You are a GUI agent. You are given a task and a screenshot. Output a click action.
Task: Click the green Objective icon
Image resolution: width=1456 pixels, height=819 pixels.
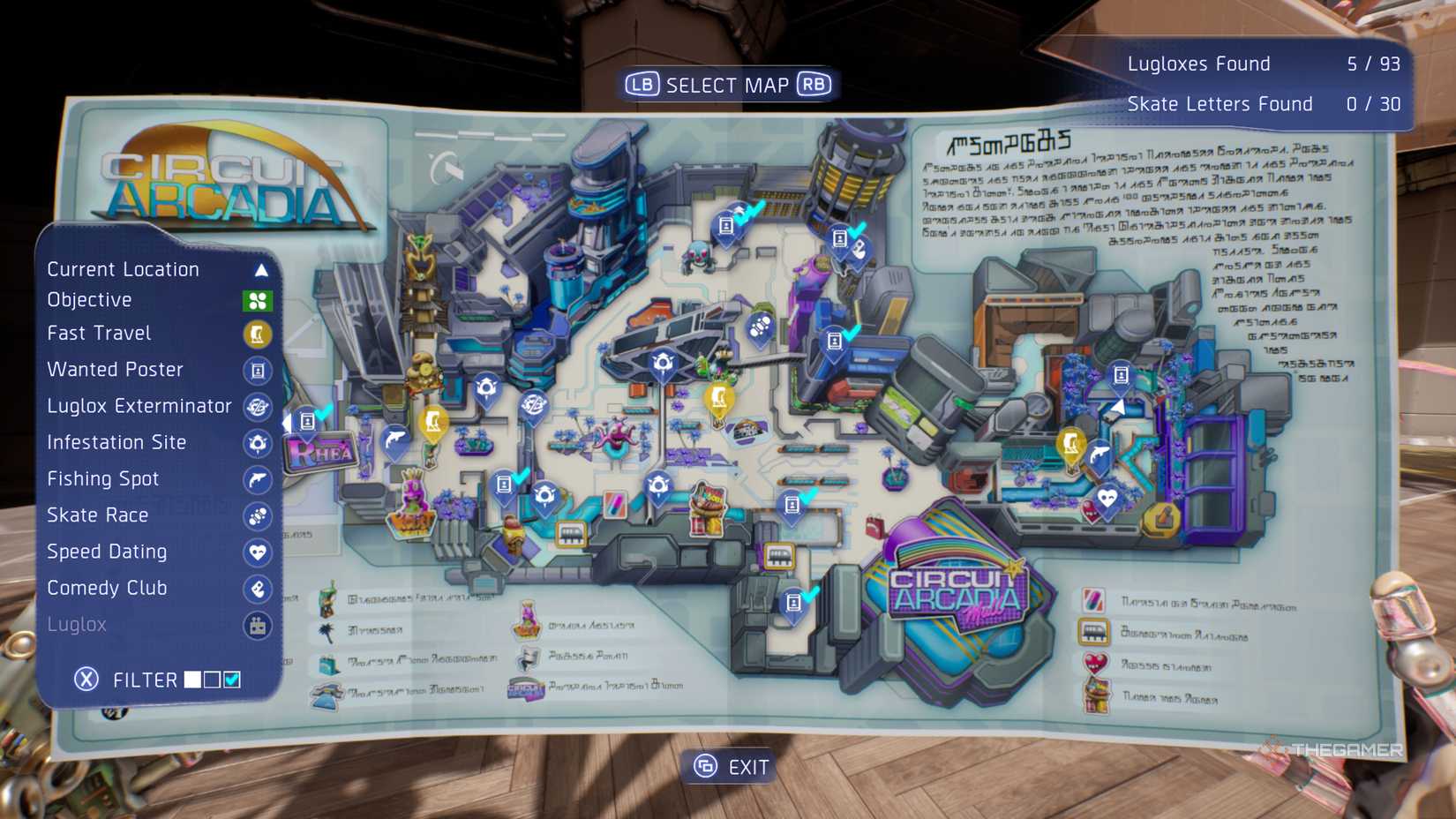tap(257, 300)
